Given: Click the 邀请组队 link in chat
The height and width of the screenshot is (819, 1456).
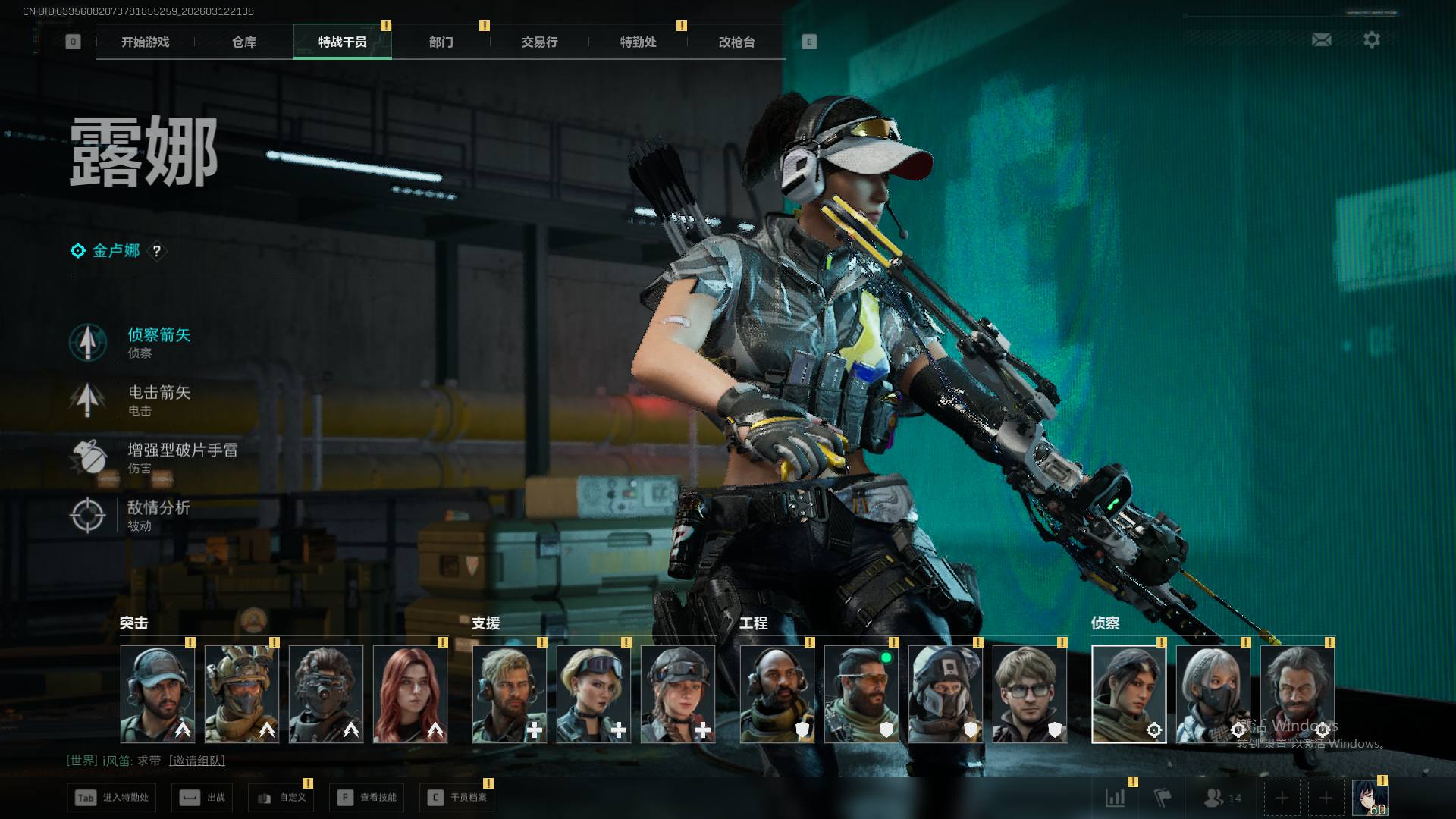Looking at the screenshot, I should 196,761.
